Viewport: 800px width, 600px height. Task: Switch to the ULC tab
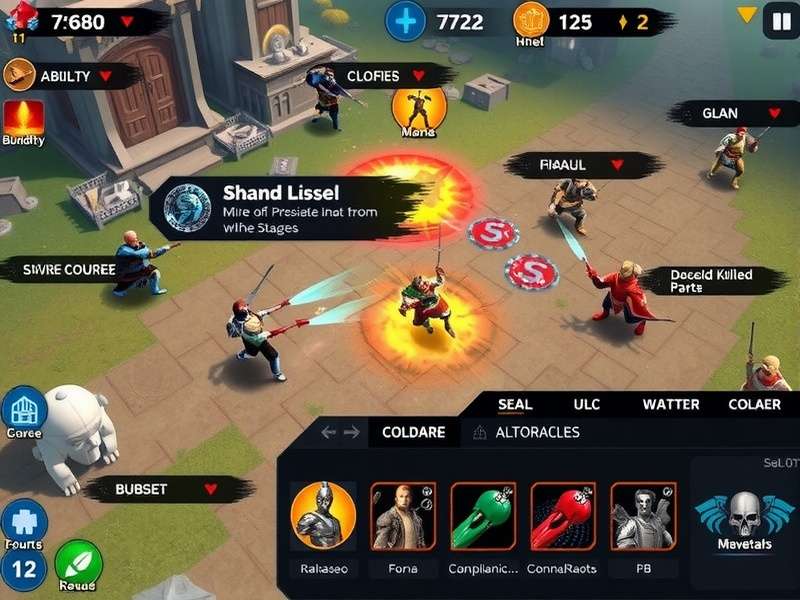587,404
